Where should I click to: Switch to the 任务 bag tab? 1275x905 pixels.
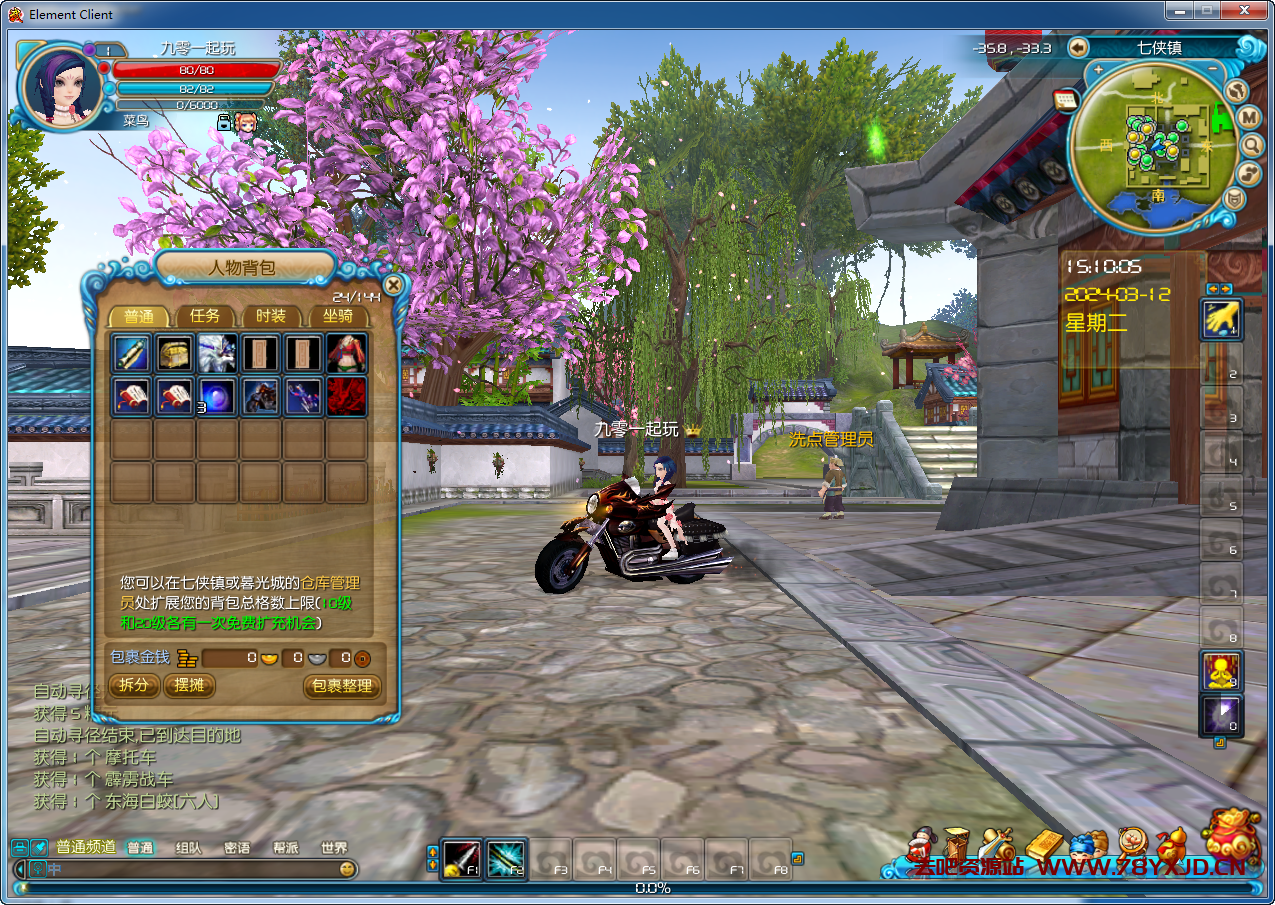point(205,316)
